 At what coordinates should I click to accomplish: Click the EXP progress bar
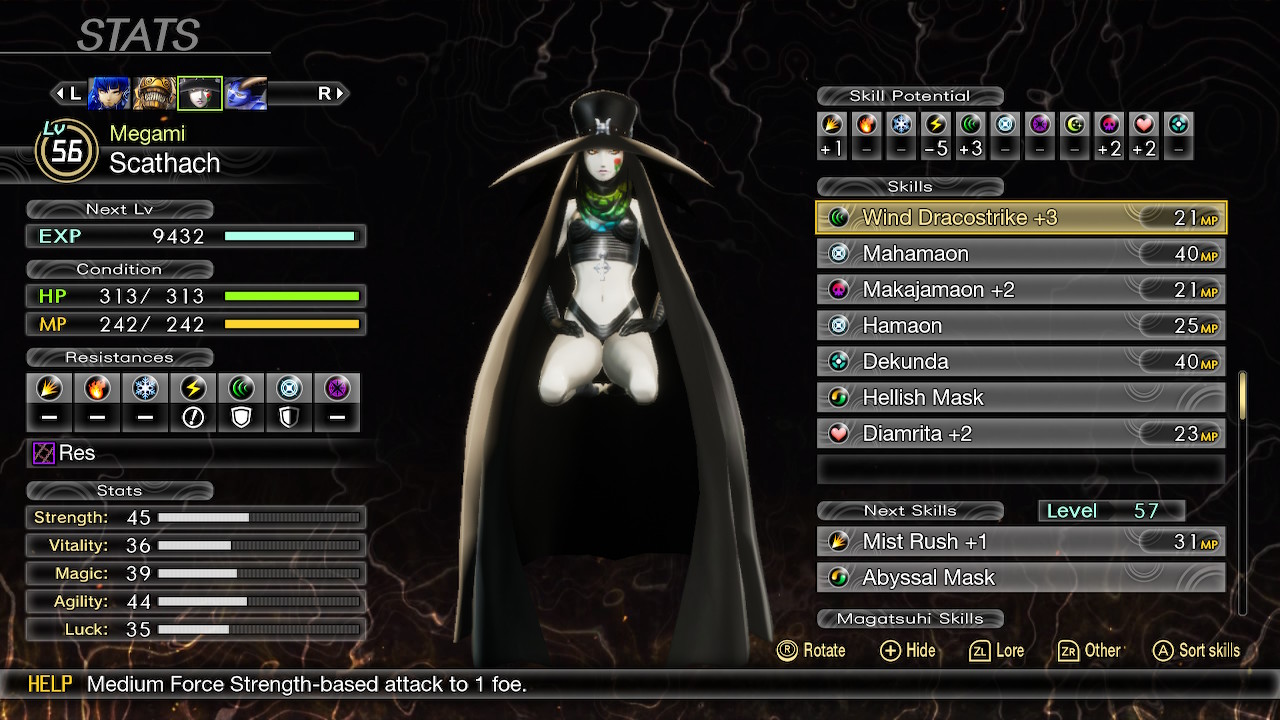pyautogui.click(x=290, y=237)
